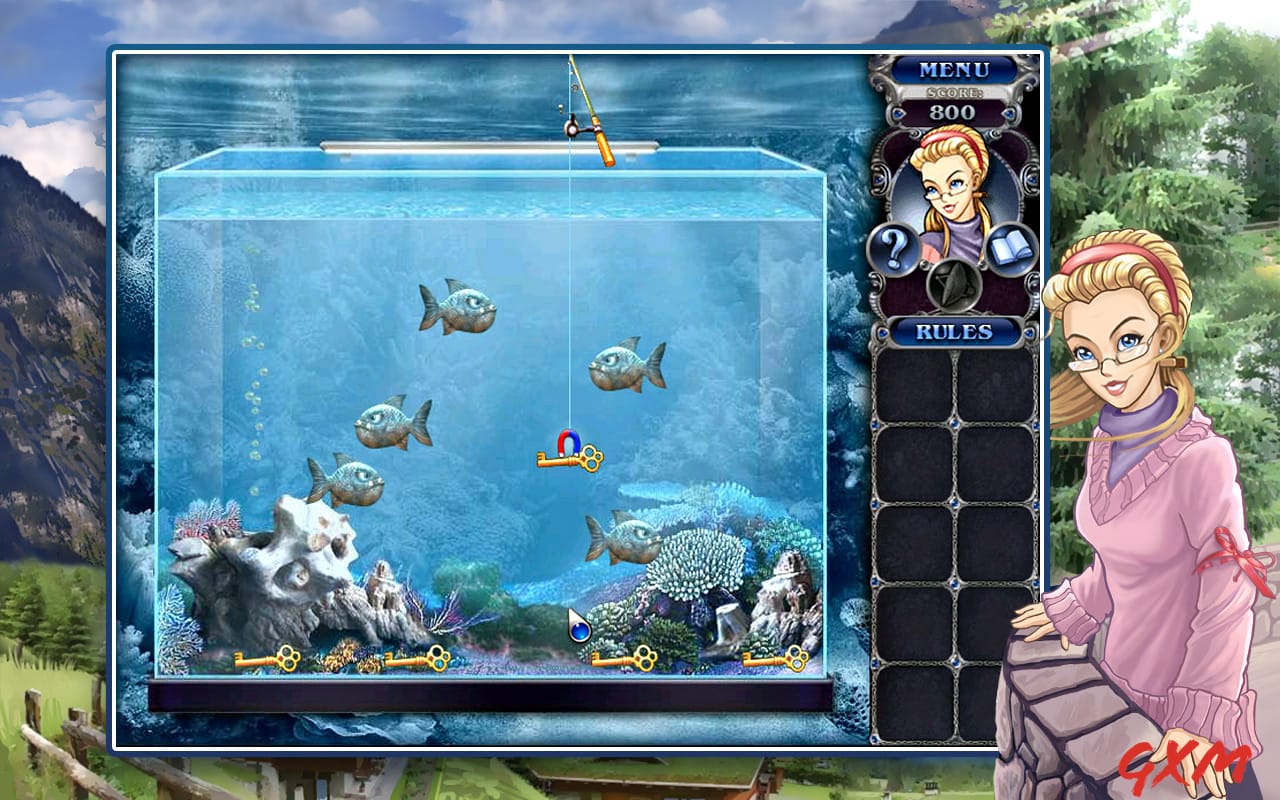Click the blue water droplet in the tank

click(580, 629)
